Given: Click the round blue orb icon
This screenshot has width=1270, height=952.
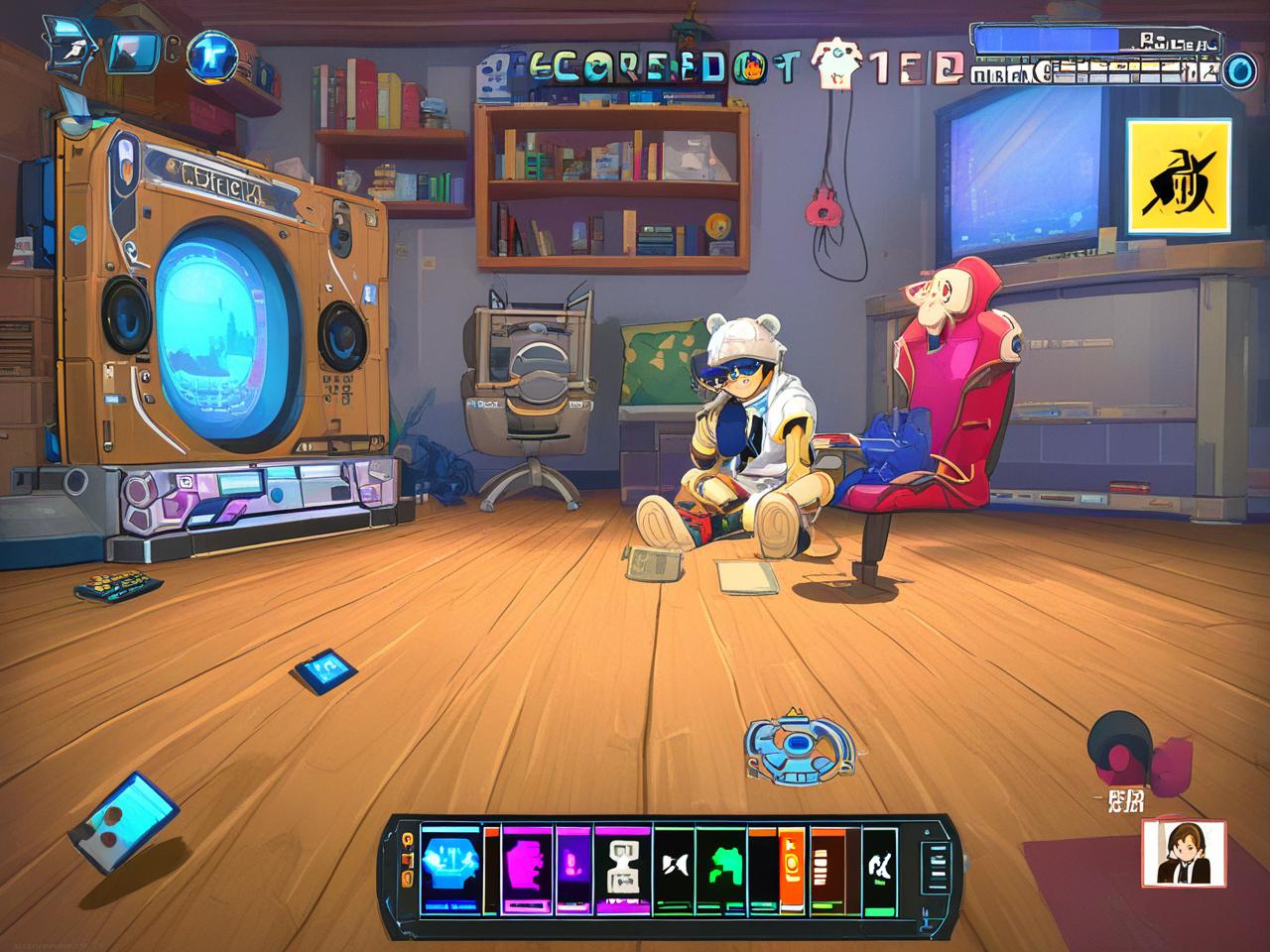Looking at the screenshot, I should (211, 55).
